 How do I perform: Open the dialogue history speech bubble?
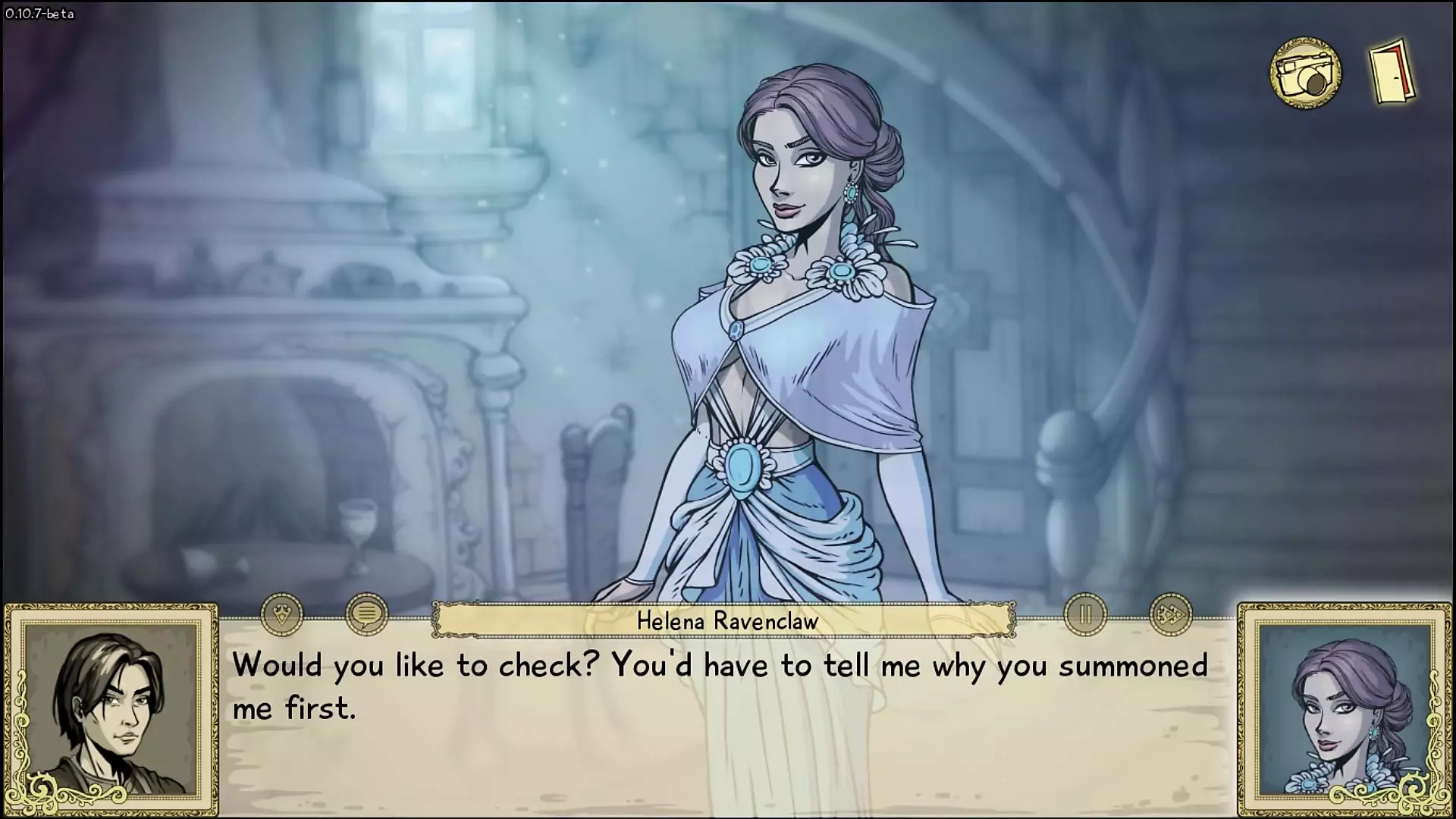pyautogui.click(x=366, y=613)
